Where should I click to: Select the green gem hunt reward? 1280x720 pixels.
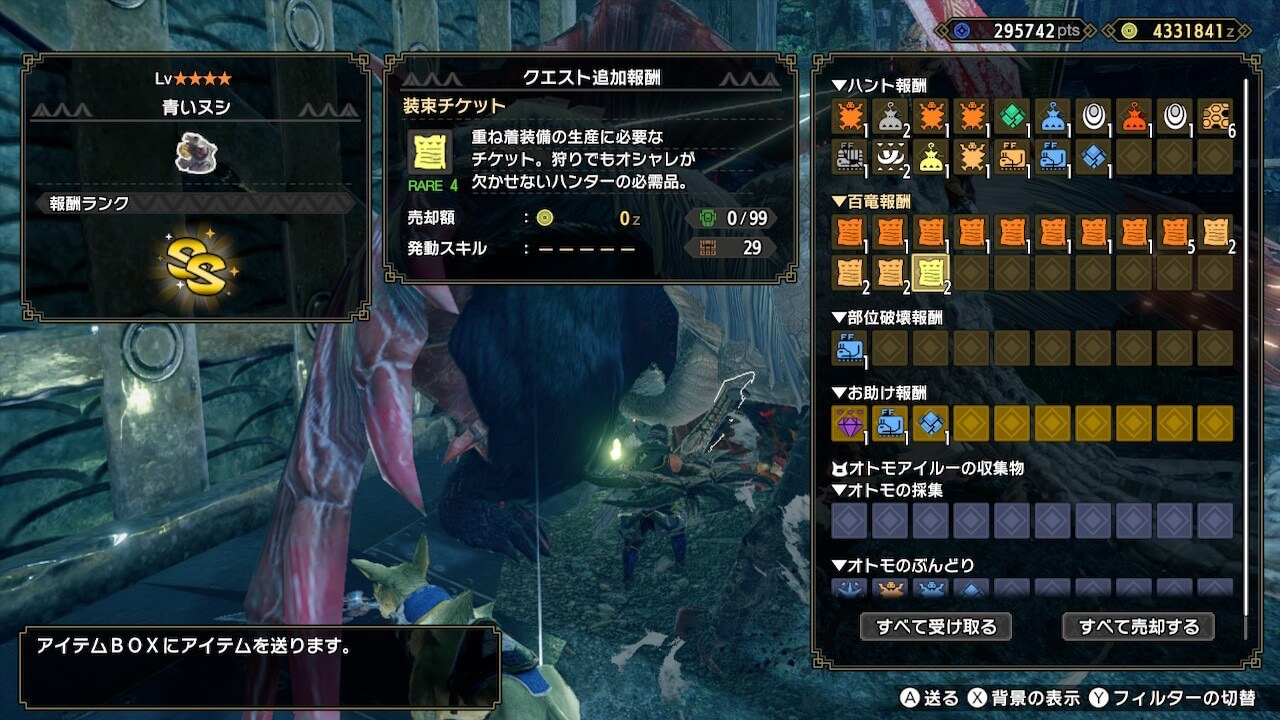coord(1012,116)
